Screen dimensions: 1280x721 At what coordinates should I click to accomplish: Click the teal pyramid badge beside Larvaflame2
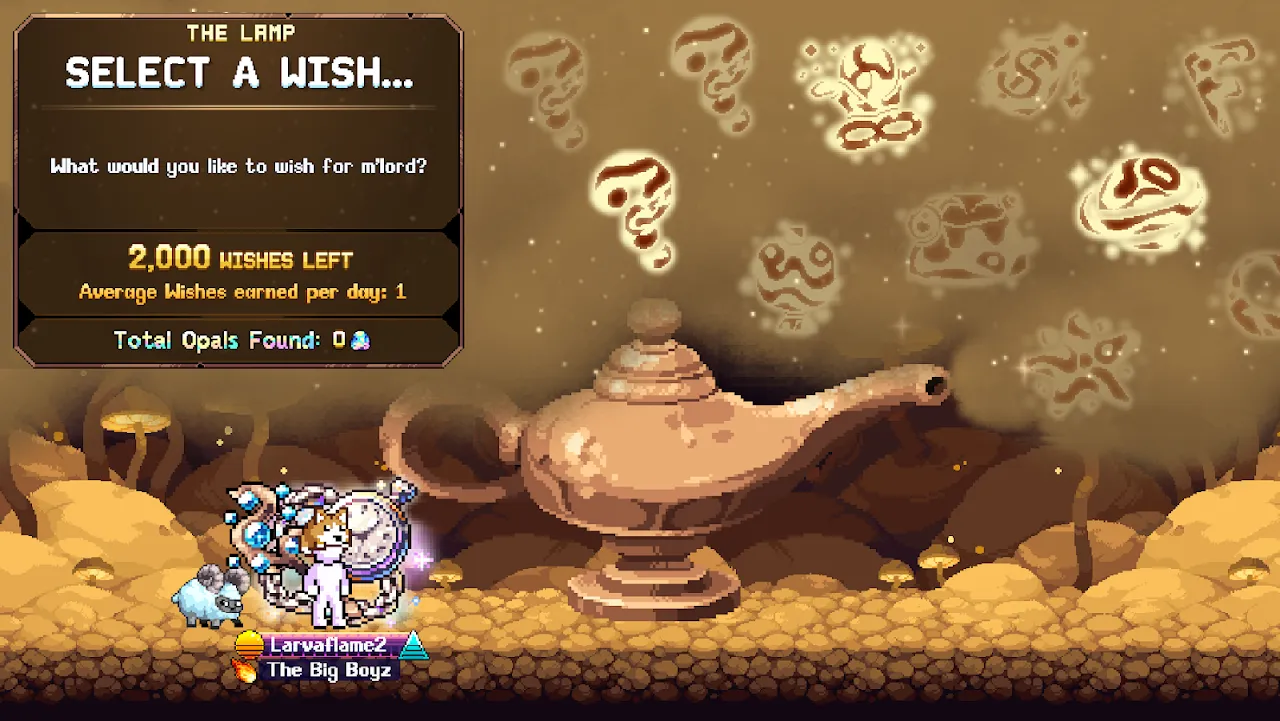(x=414, y=645)
